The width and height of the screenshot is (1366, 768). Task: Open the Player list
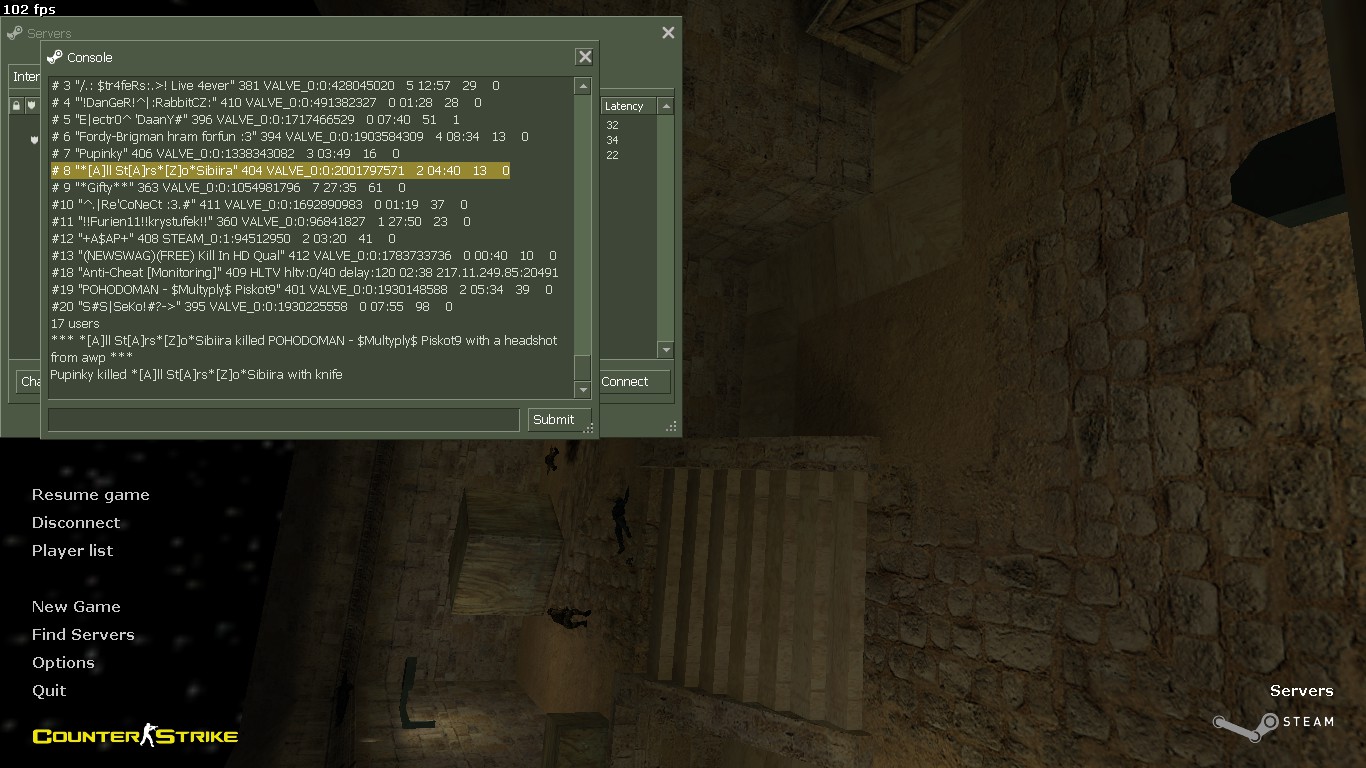point(72,551)
